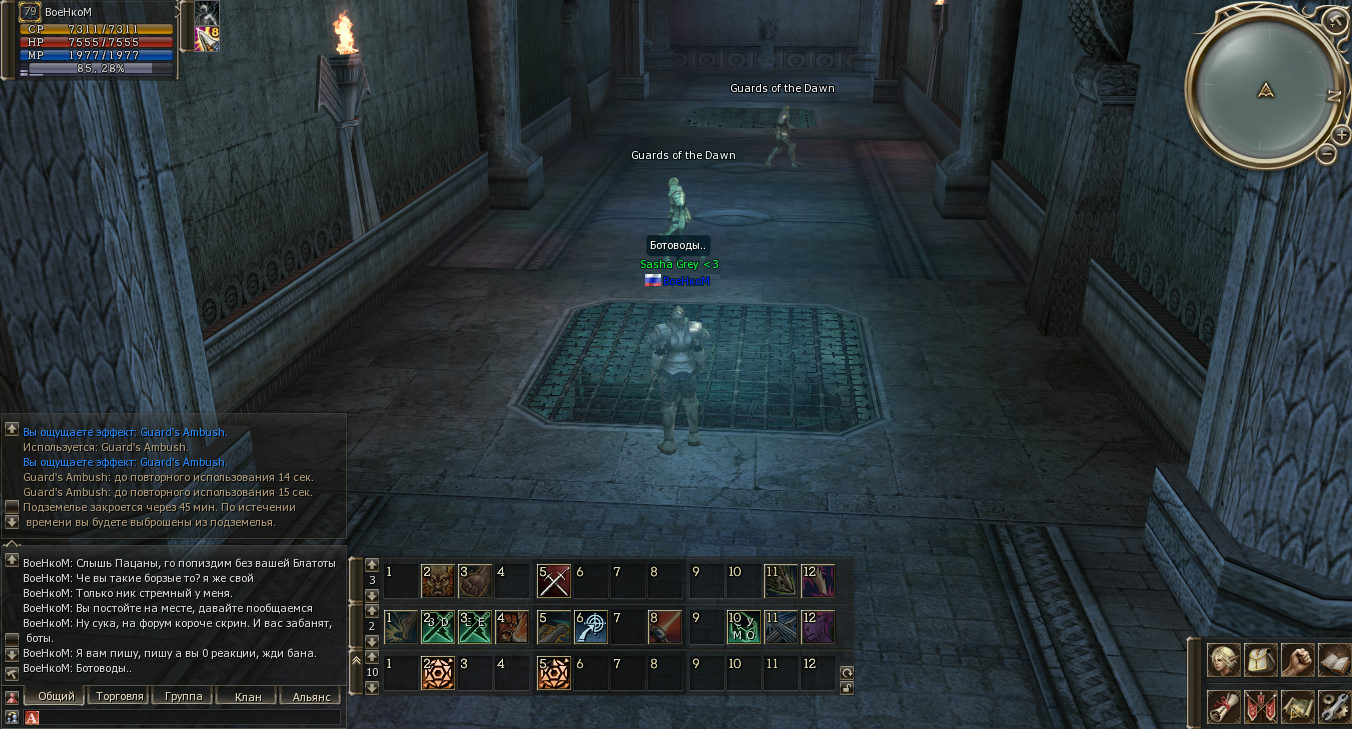Zoom out the radar with minus button
The image size is (1356, 729).
tap(1327, 154)
